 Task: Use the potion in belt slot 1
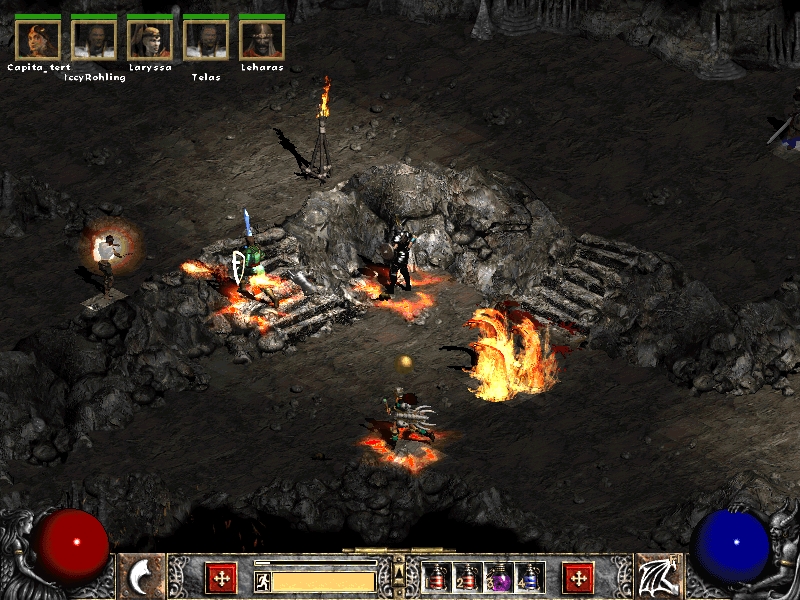click(437, 577)
